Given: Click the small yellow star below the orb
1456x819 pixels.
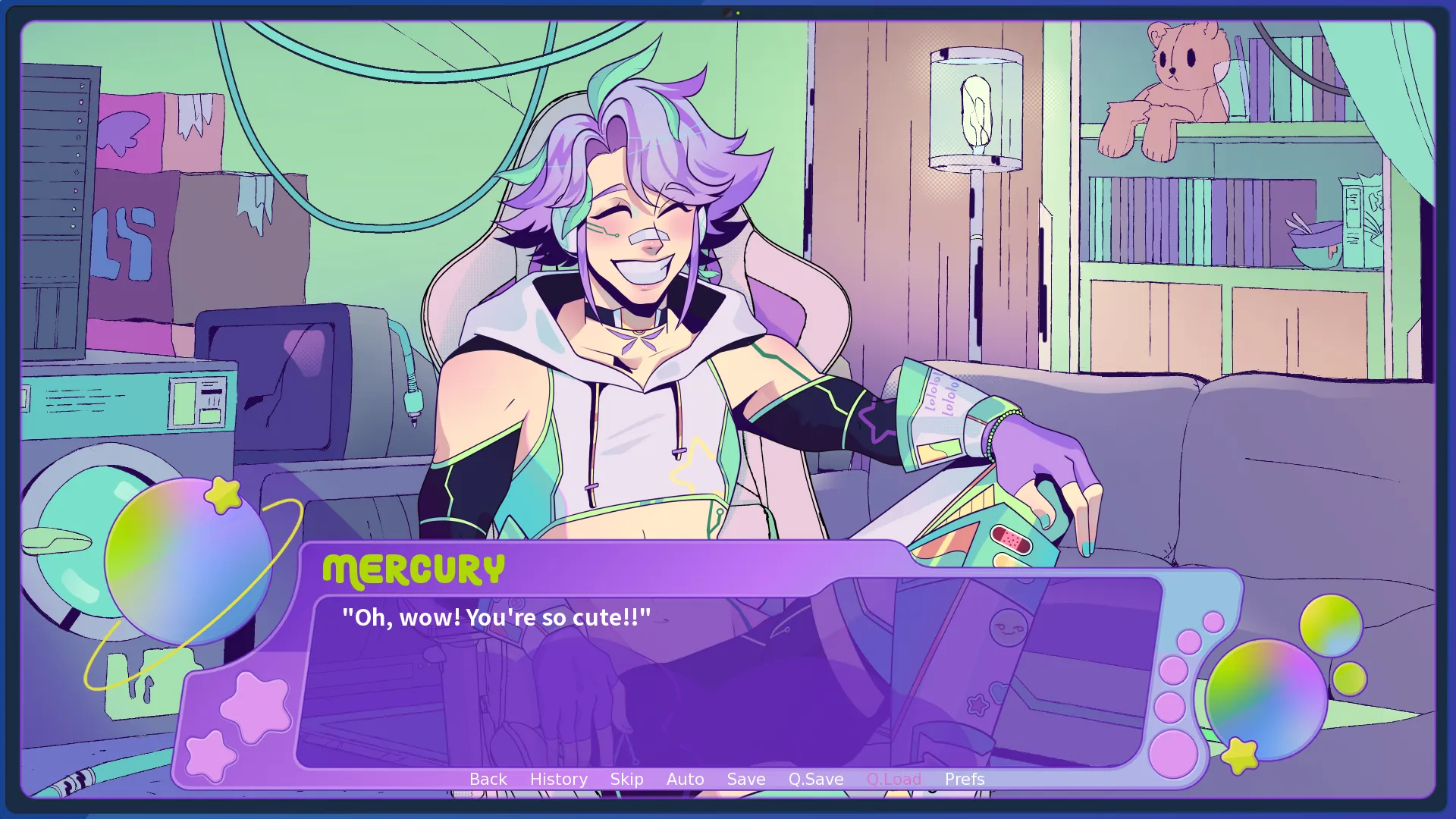Looking at the screenshot, I should point(1241,755).
